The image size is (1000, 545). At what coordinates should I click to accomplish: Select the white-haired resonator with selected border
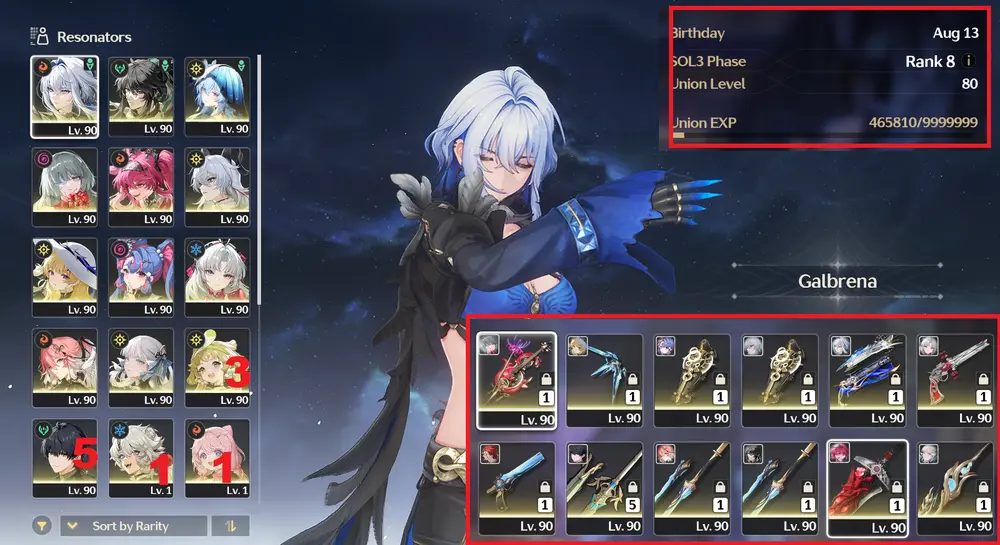click(64, 96)
